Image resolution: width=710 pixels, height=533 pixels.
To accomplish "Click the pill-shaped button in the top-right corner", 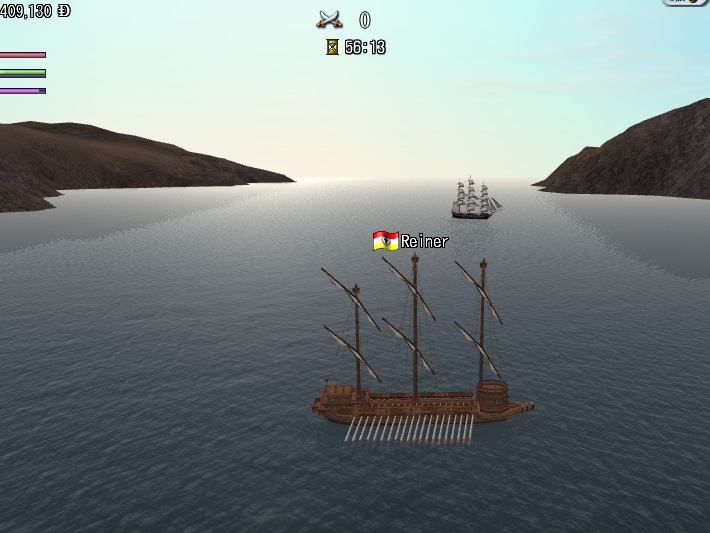I will (686, 3).
